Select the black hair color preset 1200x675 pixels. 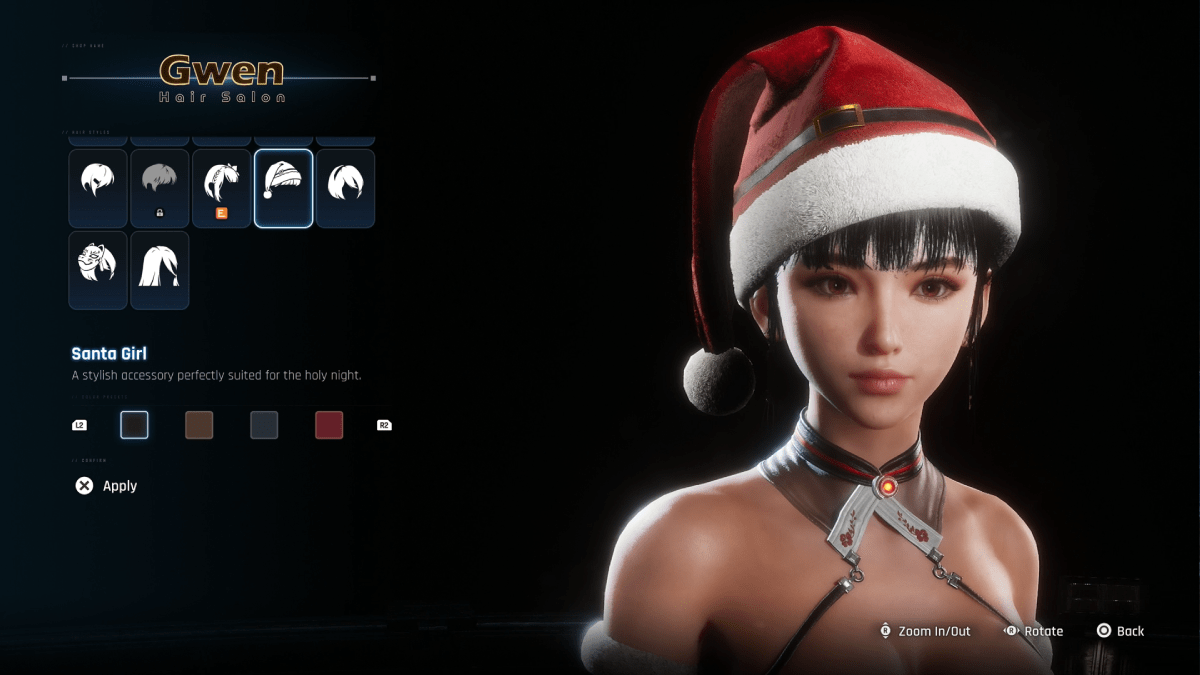(x=134, y=425)
